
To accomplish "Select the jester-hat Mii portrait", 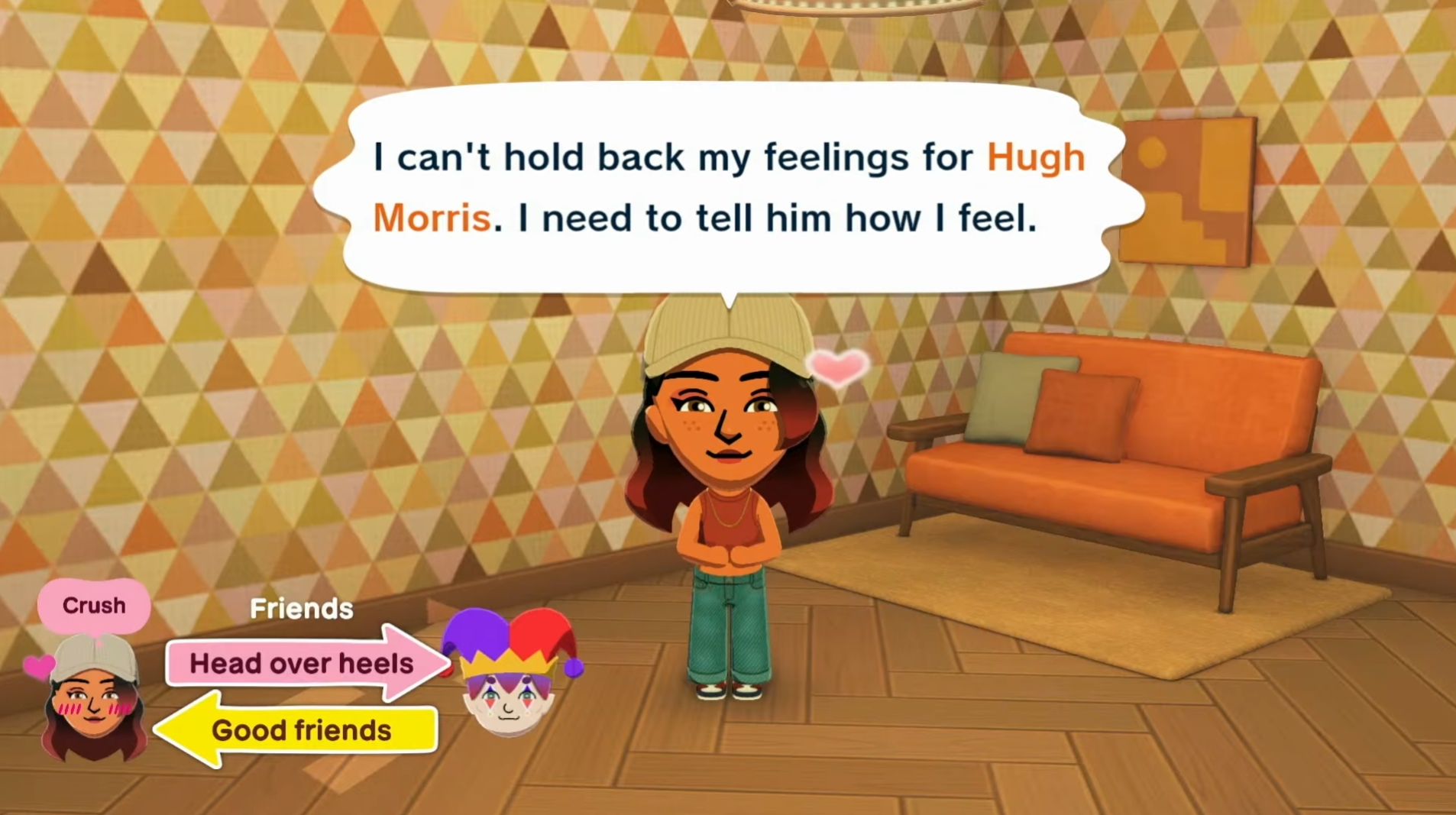I will [510, 674].
